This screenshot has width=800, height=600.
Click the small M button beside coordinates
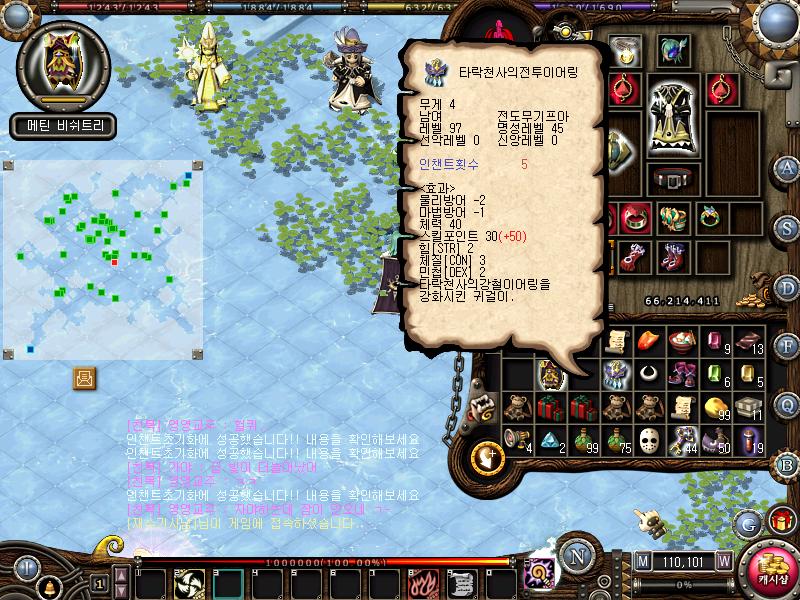coord(641,560)
